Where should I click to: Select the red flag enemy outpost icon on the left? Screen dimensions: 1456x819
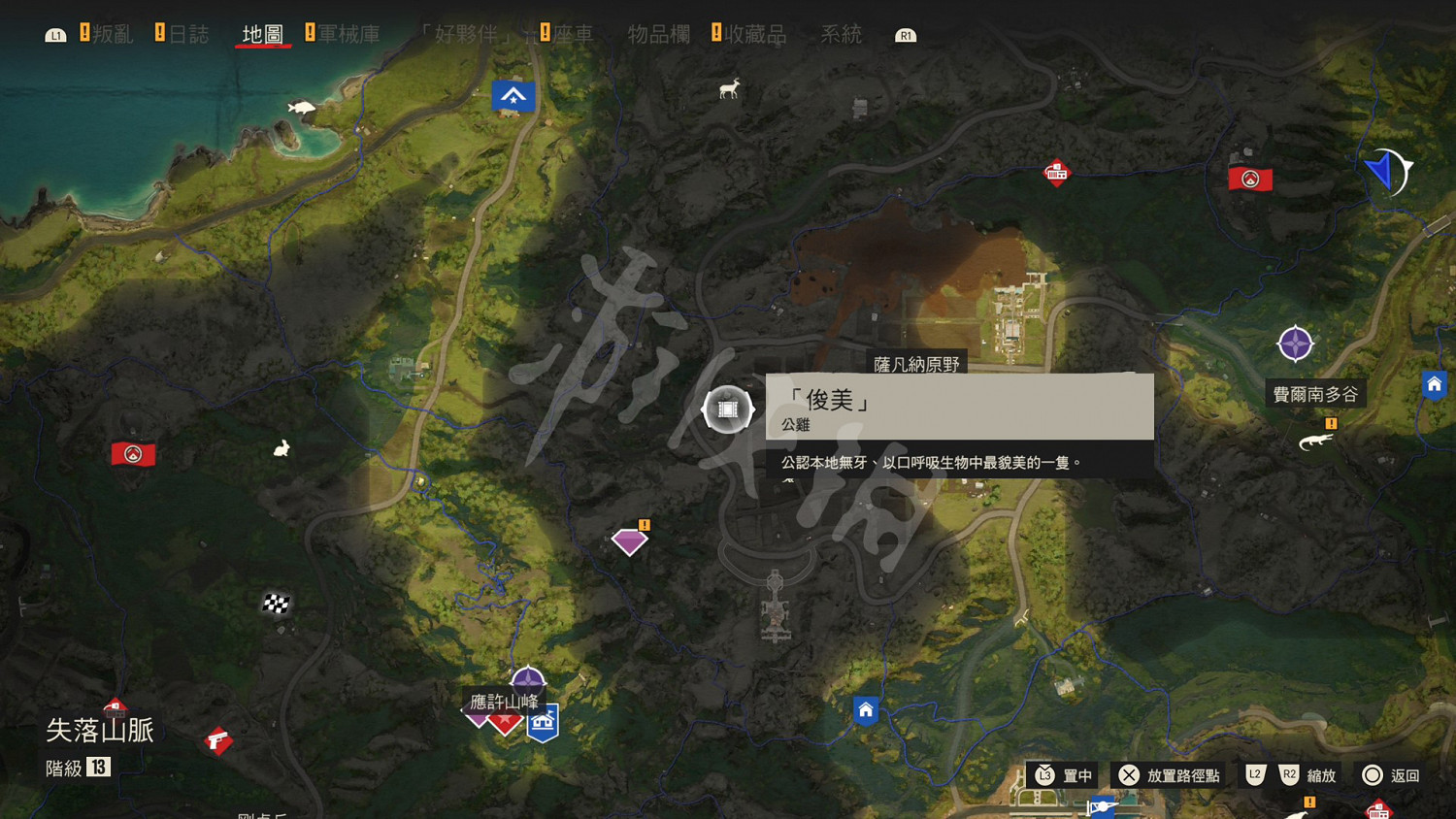(x=134, y=453)
